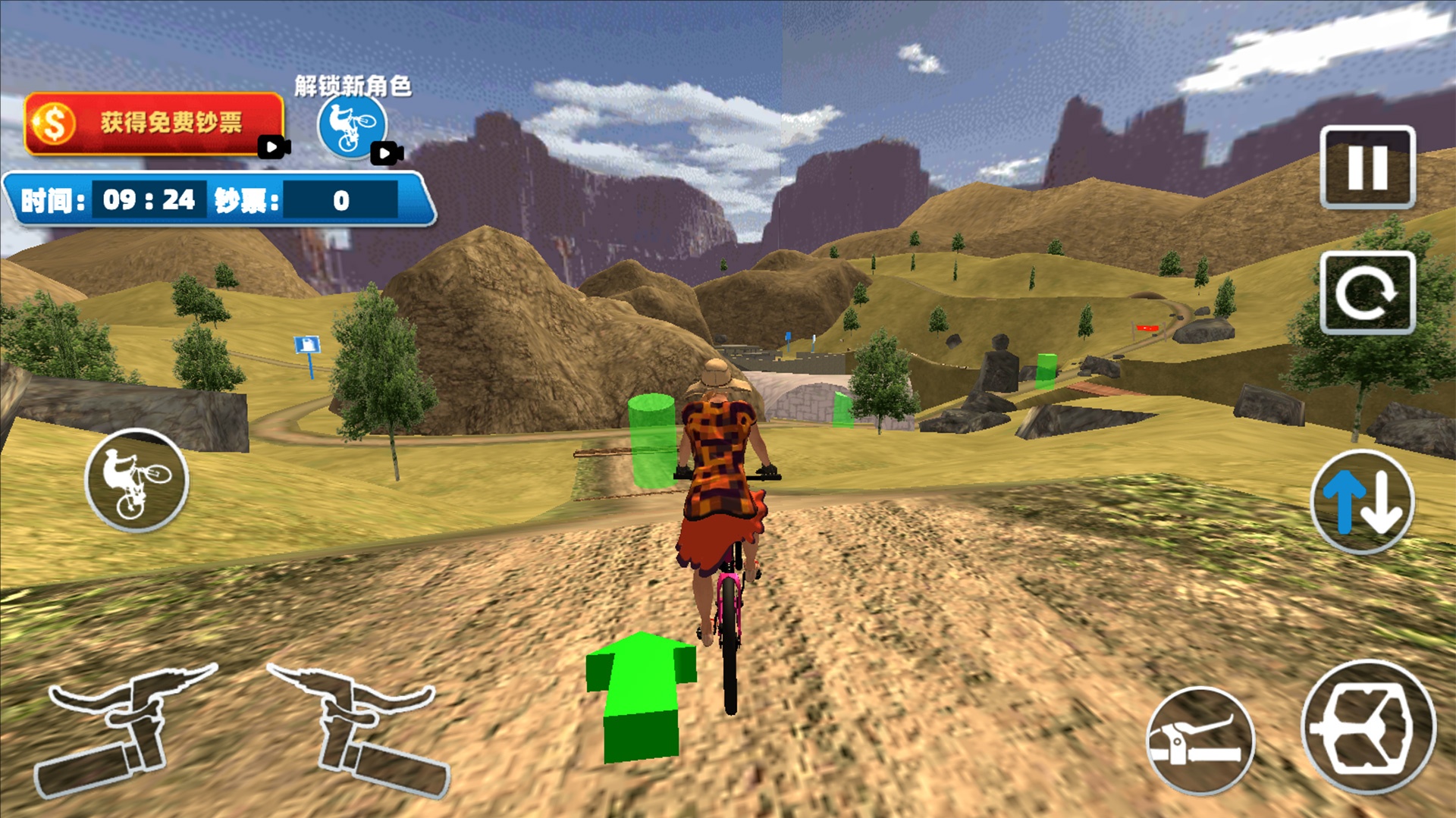This screenshot has width=1456, height=818.
Task: Pause the game
Action: 1367,168
